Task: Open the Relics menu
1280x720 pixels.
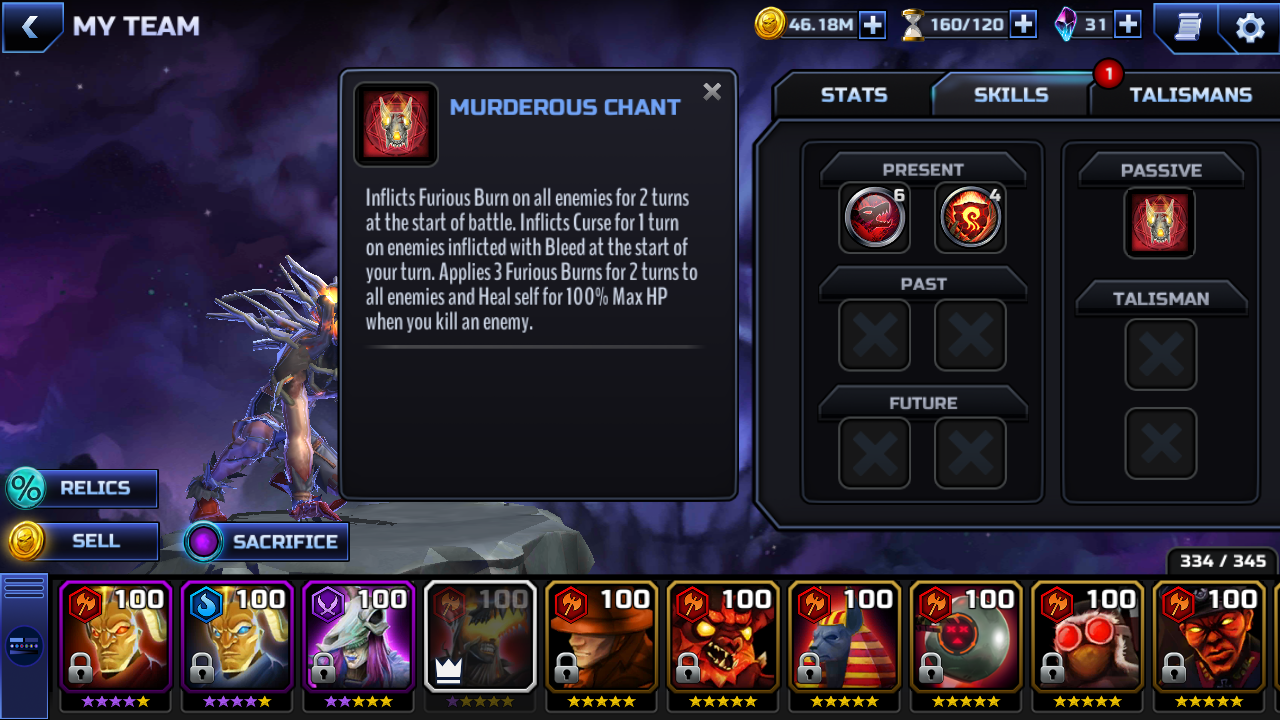Action: pyautogui.click(x=82, y=489)
